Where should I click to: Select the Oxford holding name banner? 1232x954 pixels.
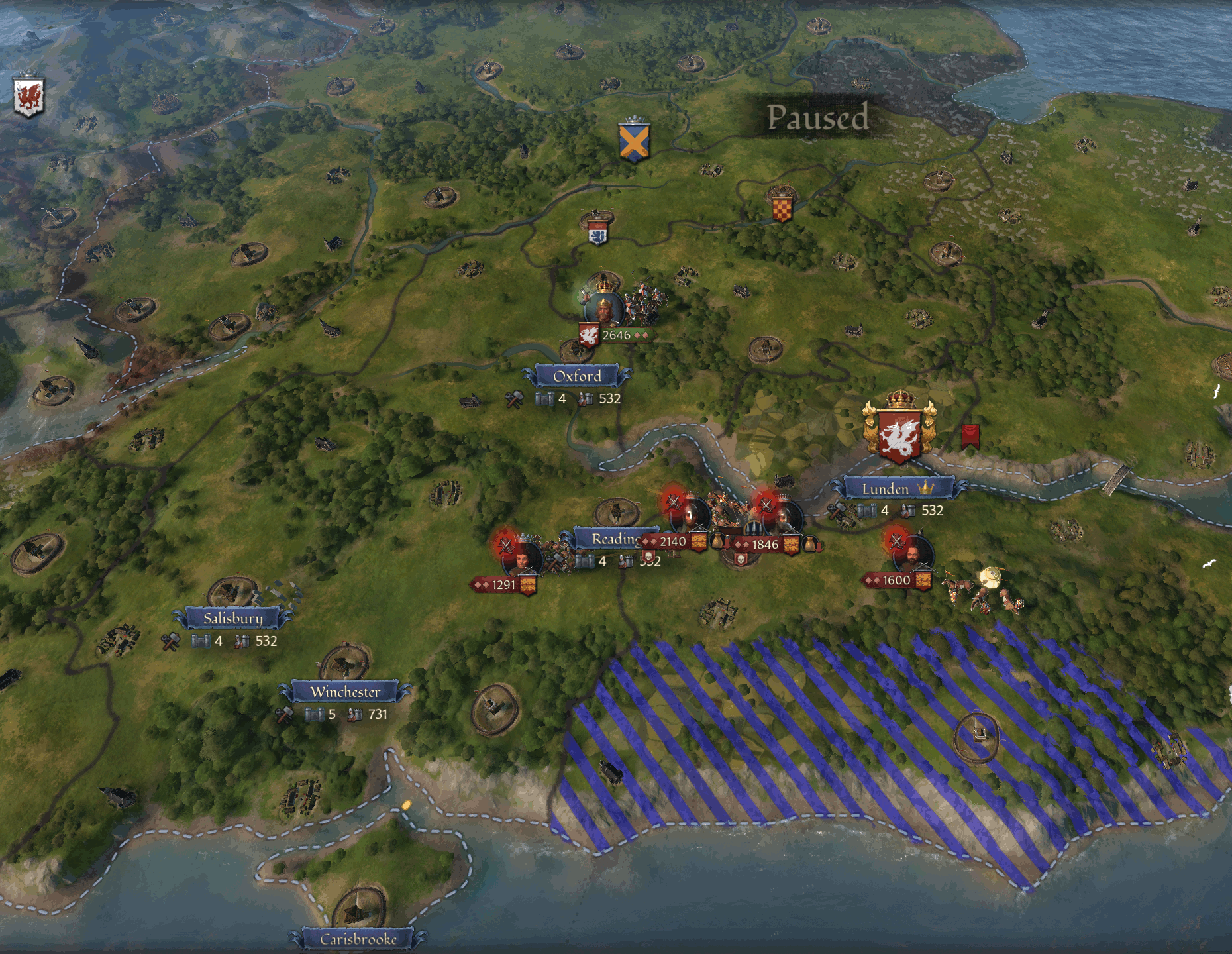tap(577, 376)
